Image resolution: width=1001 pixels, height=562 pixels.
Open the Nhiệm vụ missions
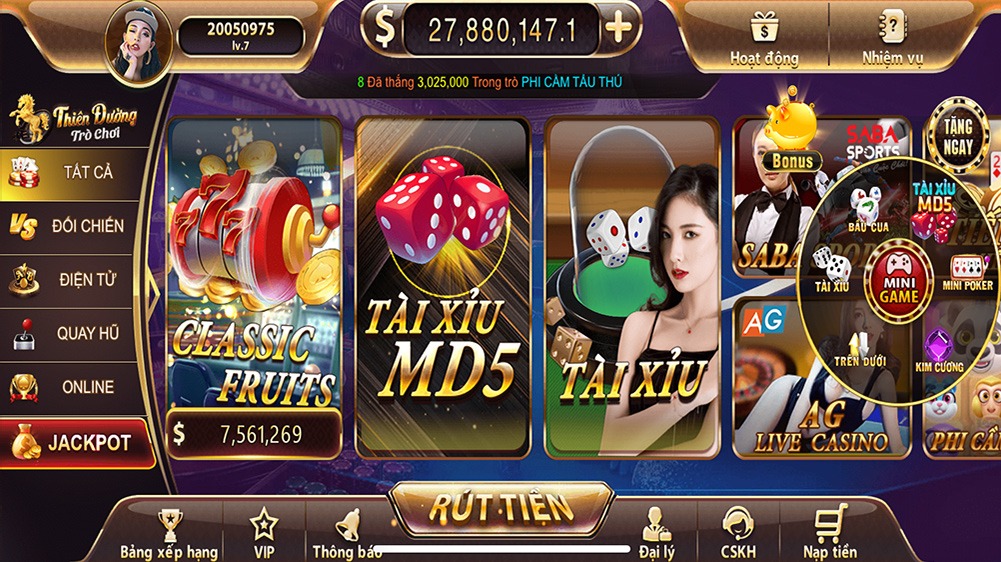[x=892, y=37]
